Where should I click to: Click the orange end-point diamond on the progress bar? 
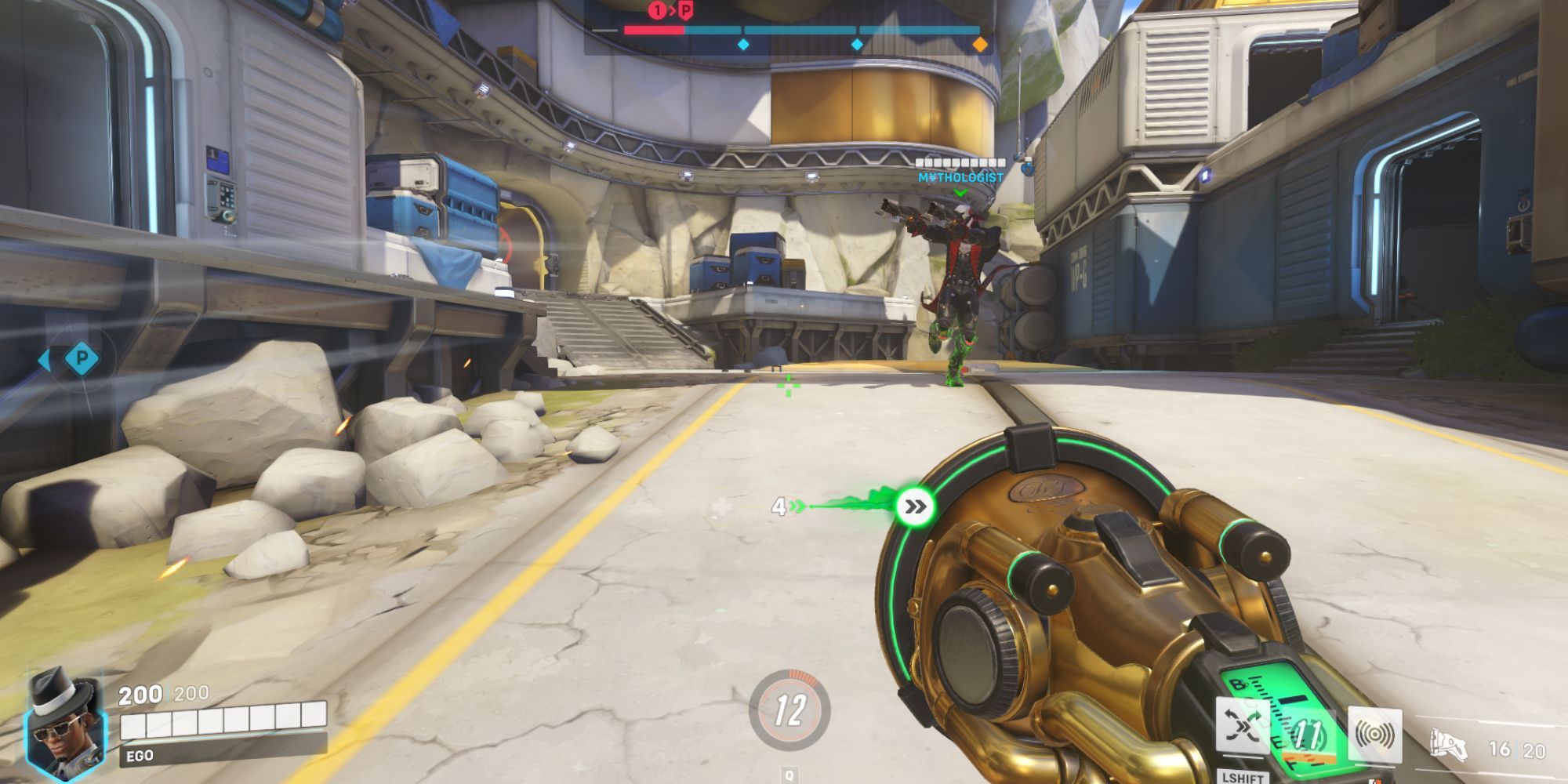982,45
